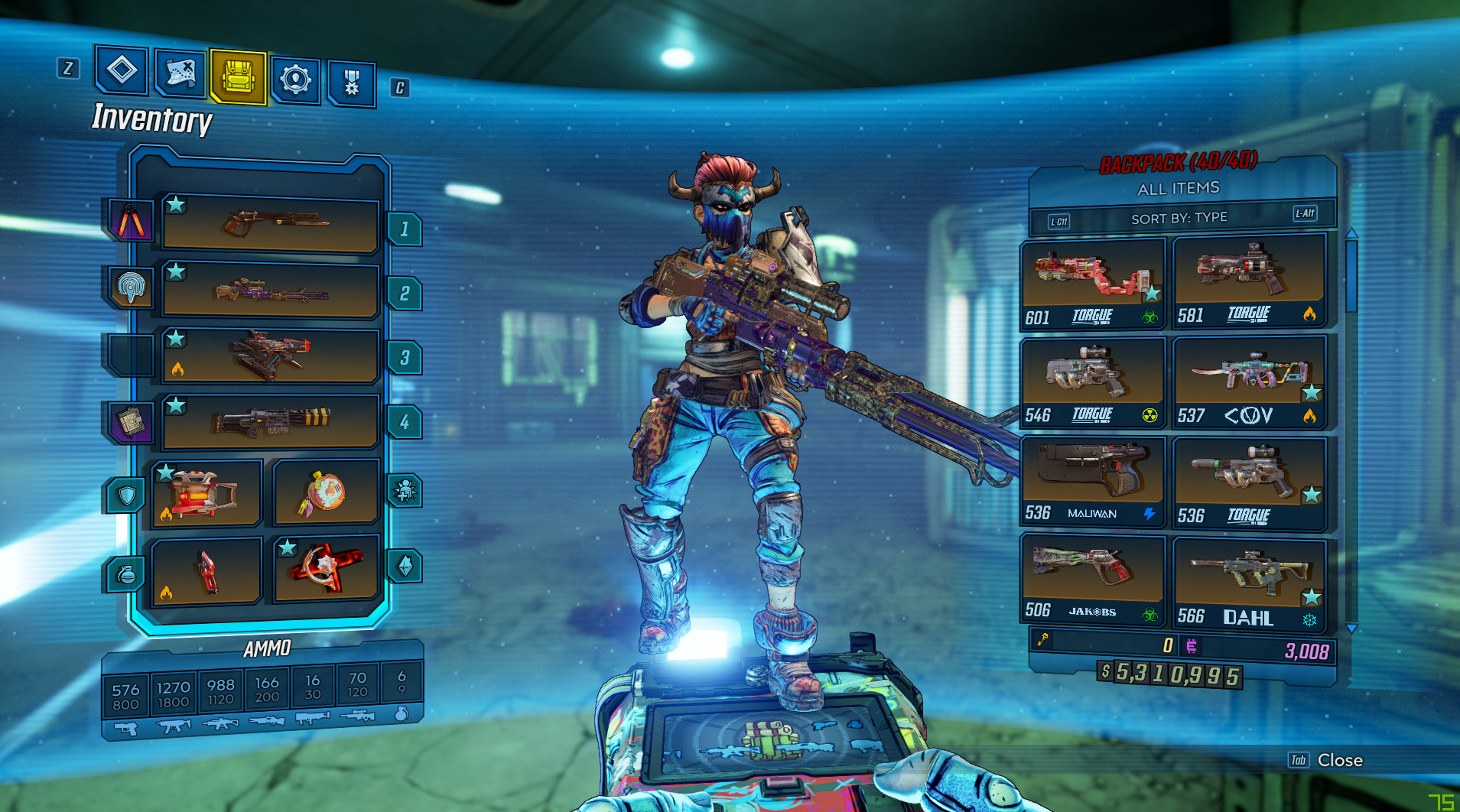1460x812 pixels.
Task: Pick the 601 Torgue weapon in backpack
Action: [x=1093, y=283]
